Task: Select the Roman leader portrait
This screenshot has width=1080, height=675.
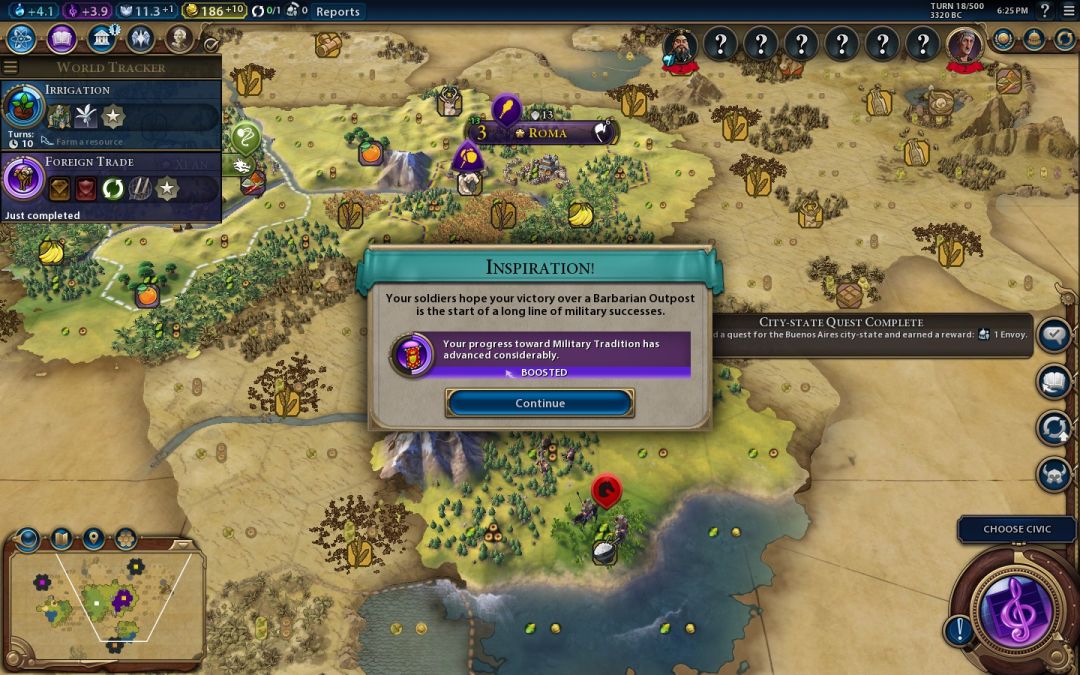Action: point(964,45)
